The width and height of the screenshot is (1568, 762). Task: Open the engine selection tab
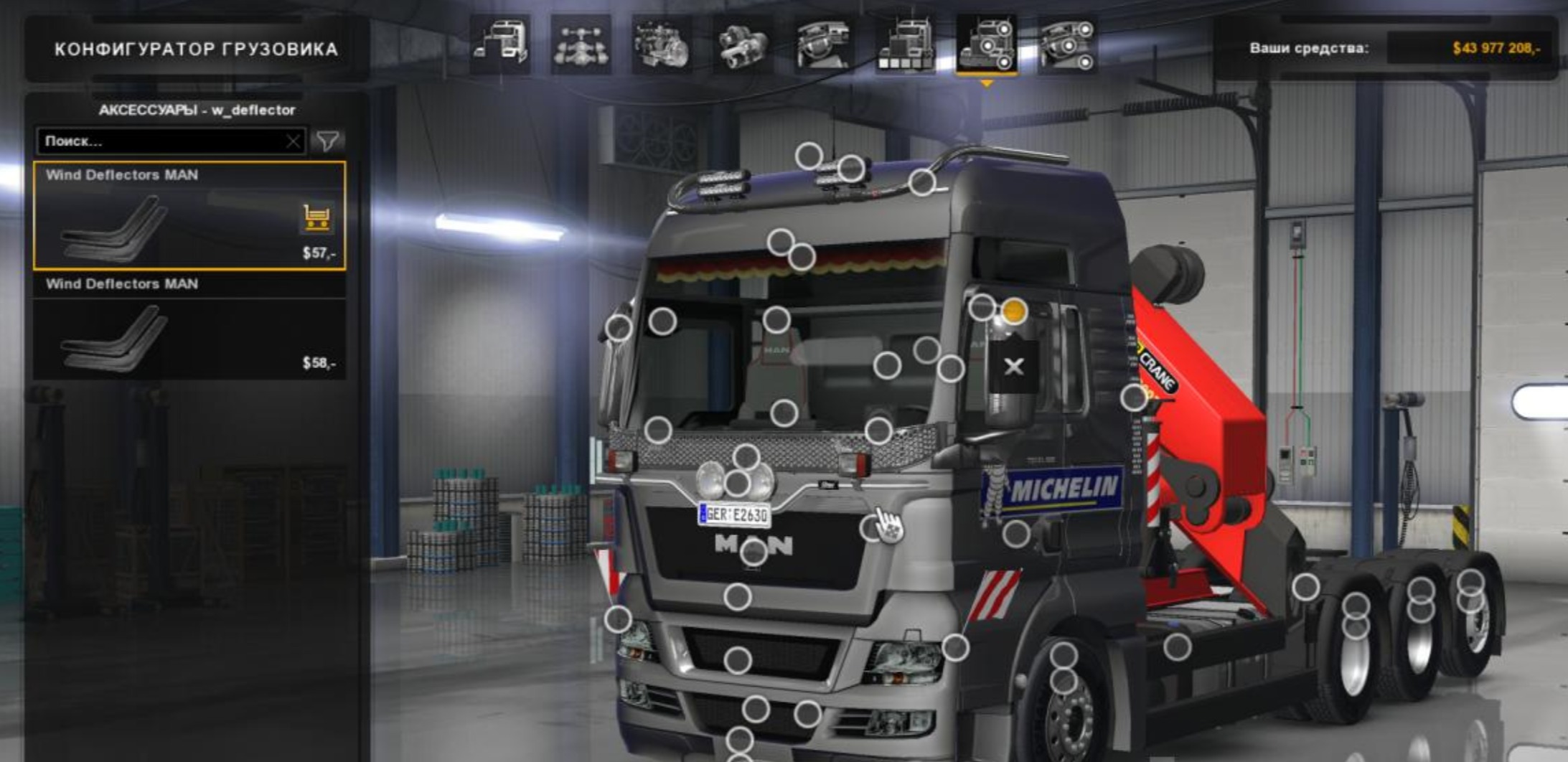[x=662, y=44]
